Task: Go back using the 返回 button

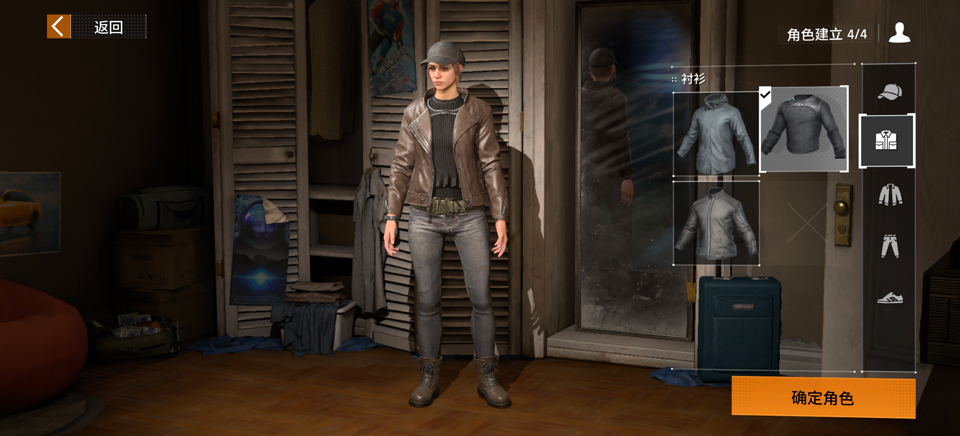Action: 96,27
